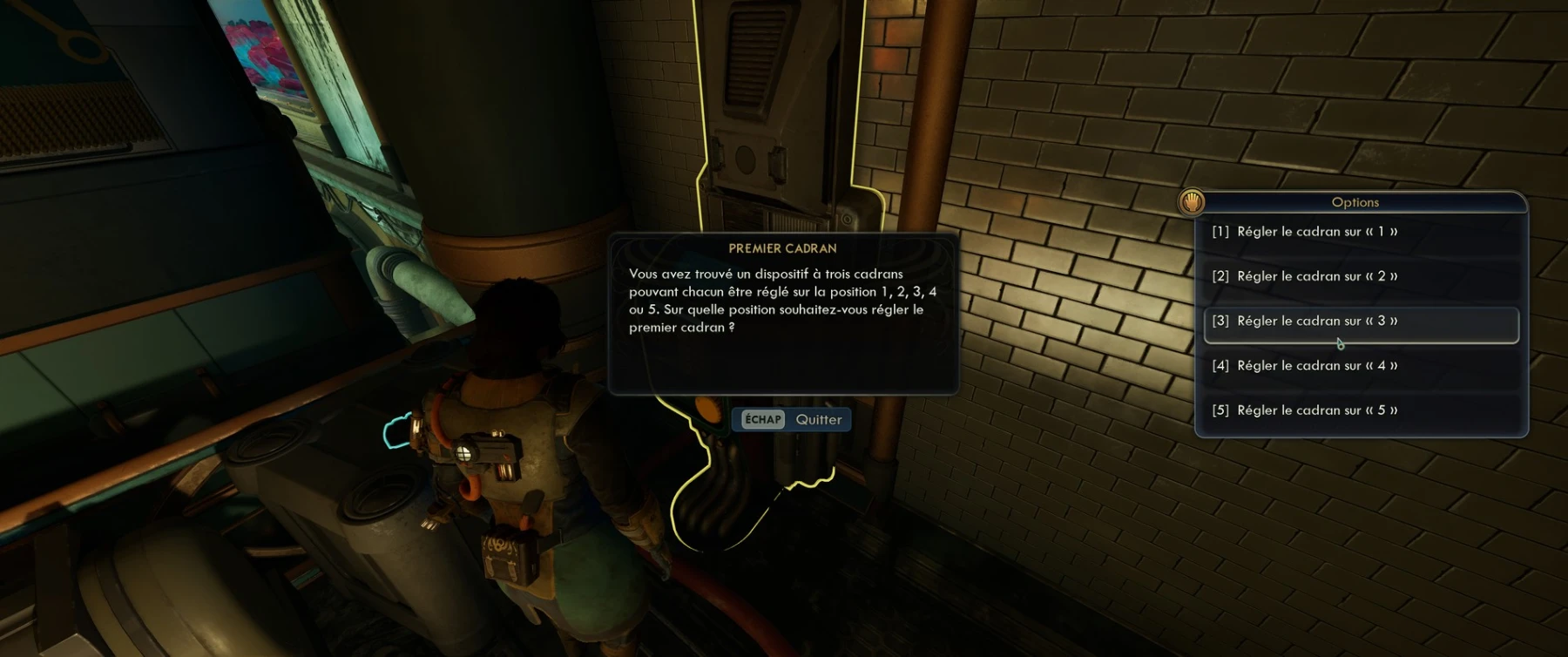1568x657 pixels.
Task: Pick « Régler le cadran sur 4 »
Action: [1316, 366]
